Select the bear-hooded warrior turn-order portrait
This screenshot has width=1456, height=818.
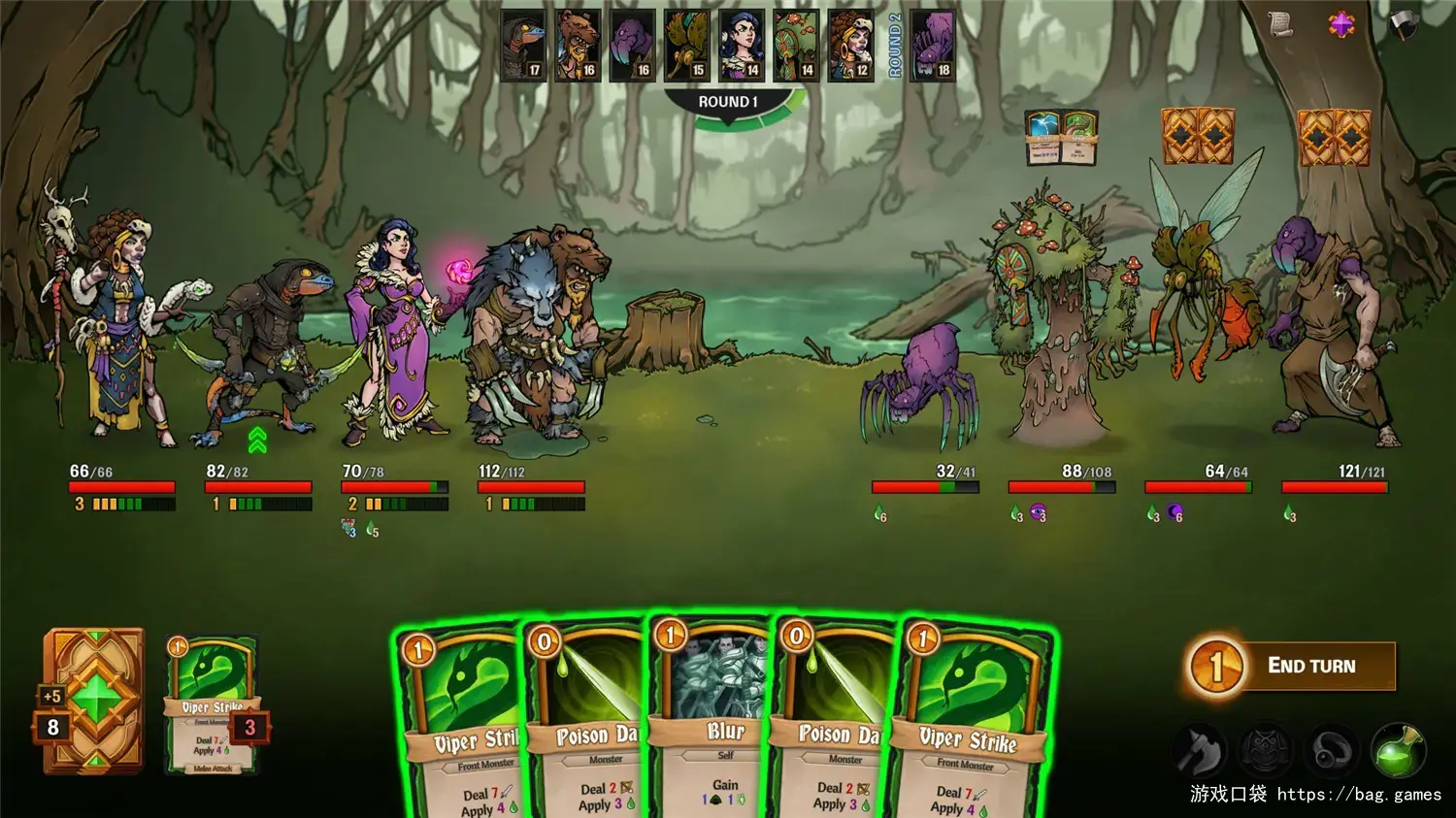pos(578,46)
